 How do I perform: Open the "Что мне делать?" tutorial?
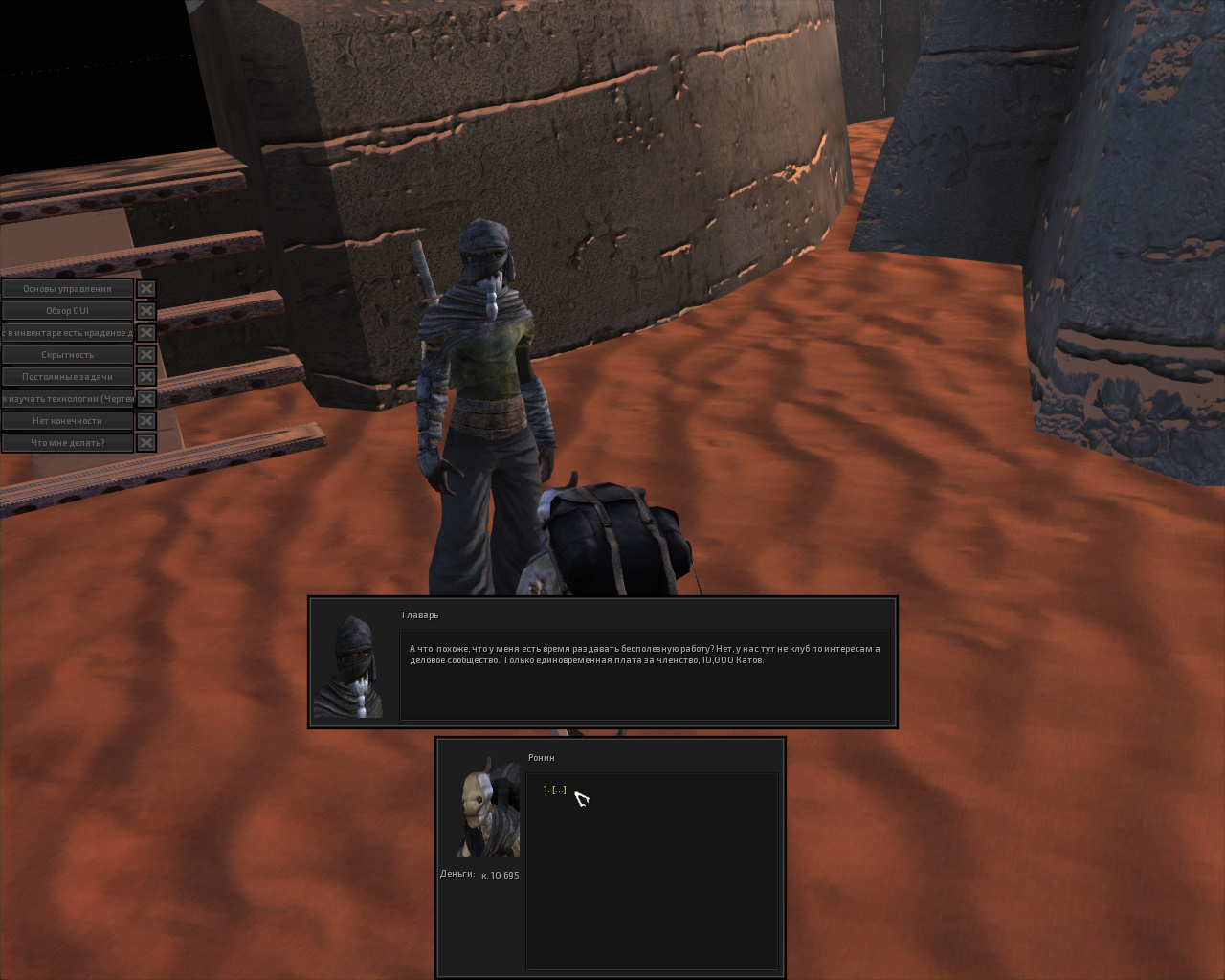pyautogui.click(x=67, y=443)
